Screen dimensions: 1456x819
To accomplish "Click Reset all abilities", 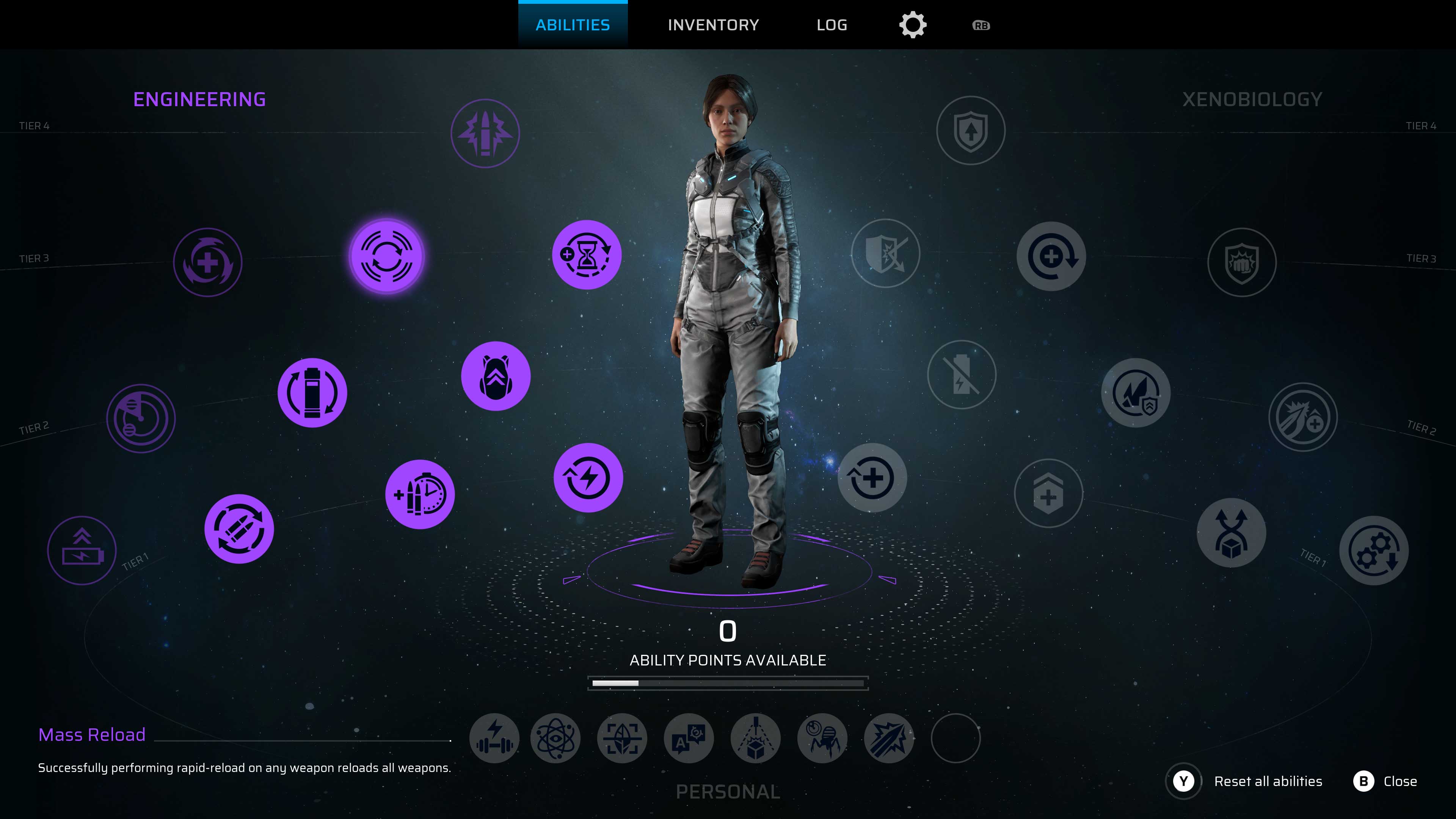I will (x=1267, y=781).
